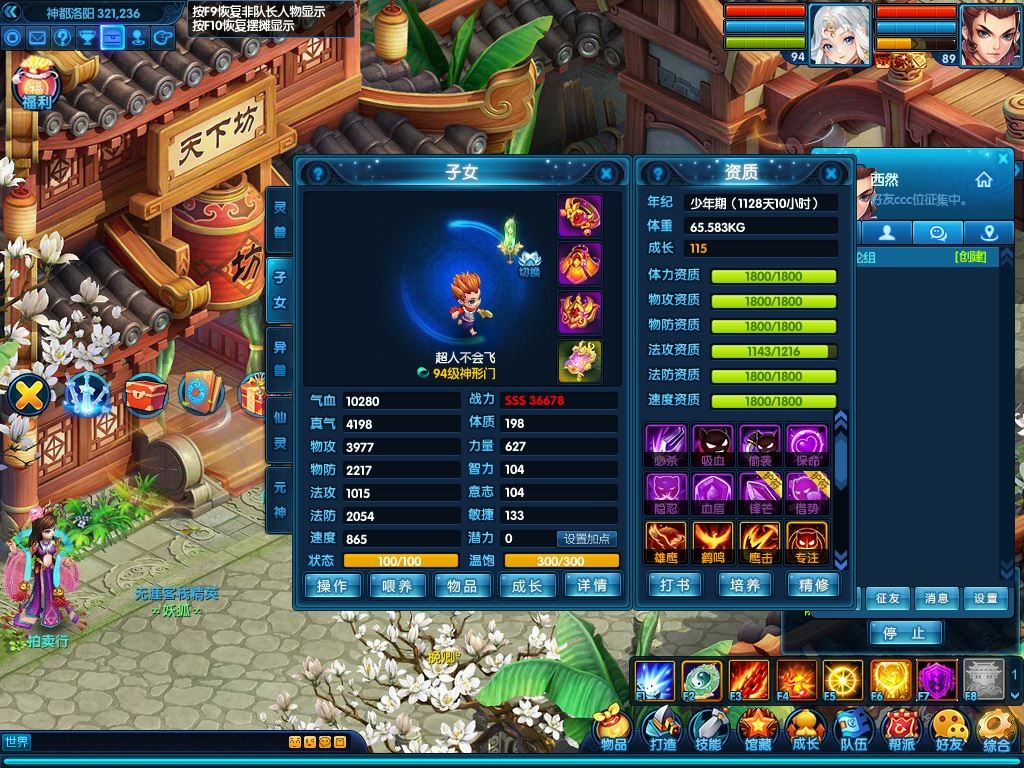Click the 停止 stop button

905,633
